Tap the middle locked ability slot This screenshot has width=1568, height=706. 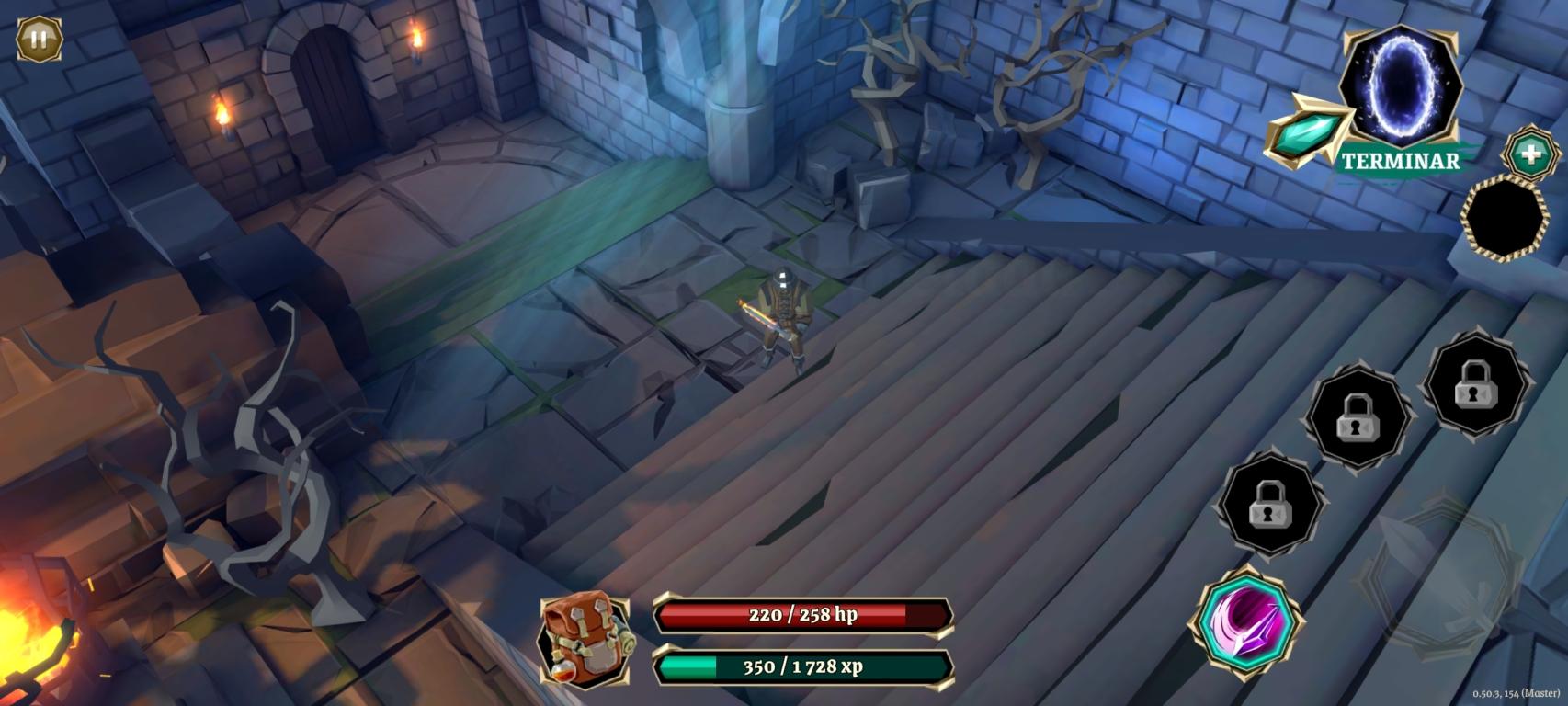1358,419
